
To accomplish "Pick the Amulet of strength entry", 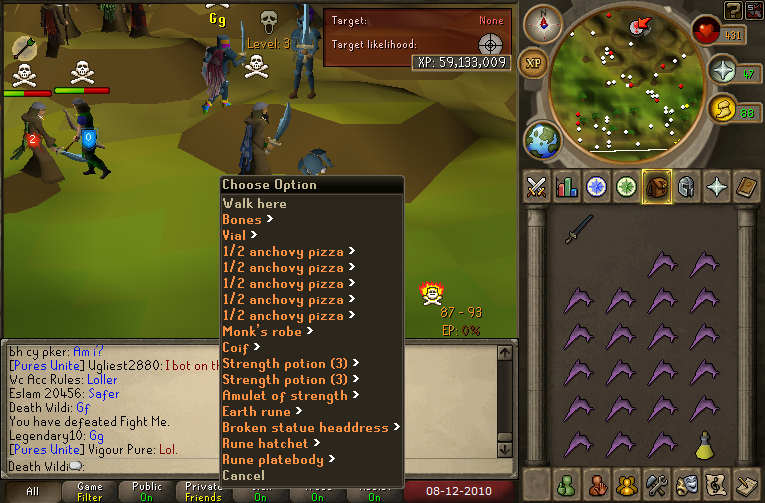I will [x=285, y=395].
